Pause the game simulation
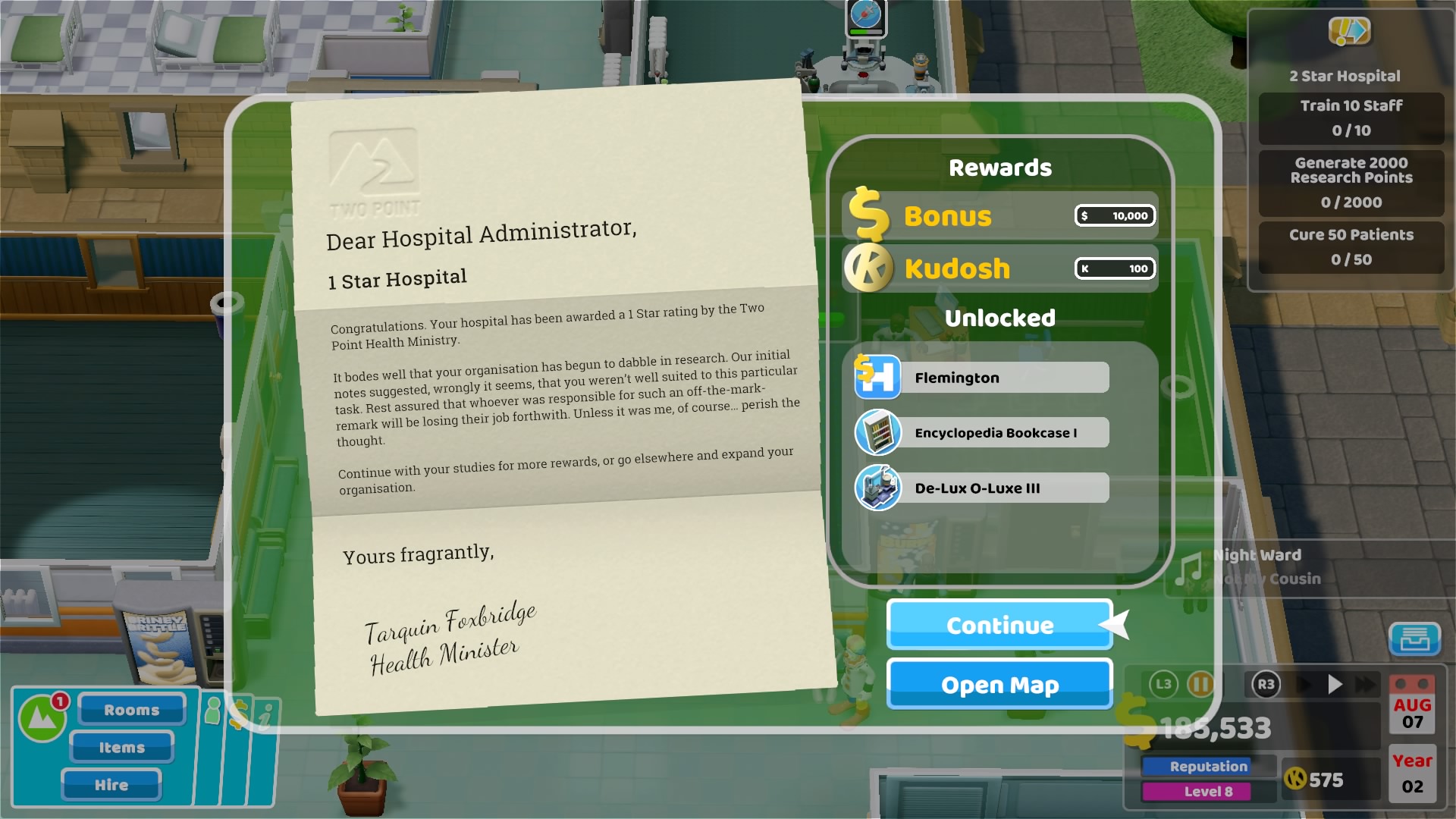The width and height of the screenshot is (1456, 819). tap(1199, 685)
